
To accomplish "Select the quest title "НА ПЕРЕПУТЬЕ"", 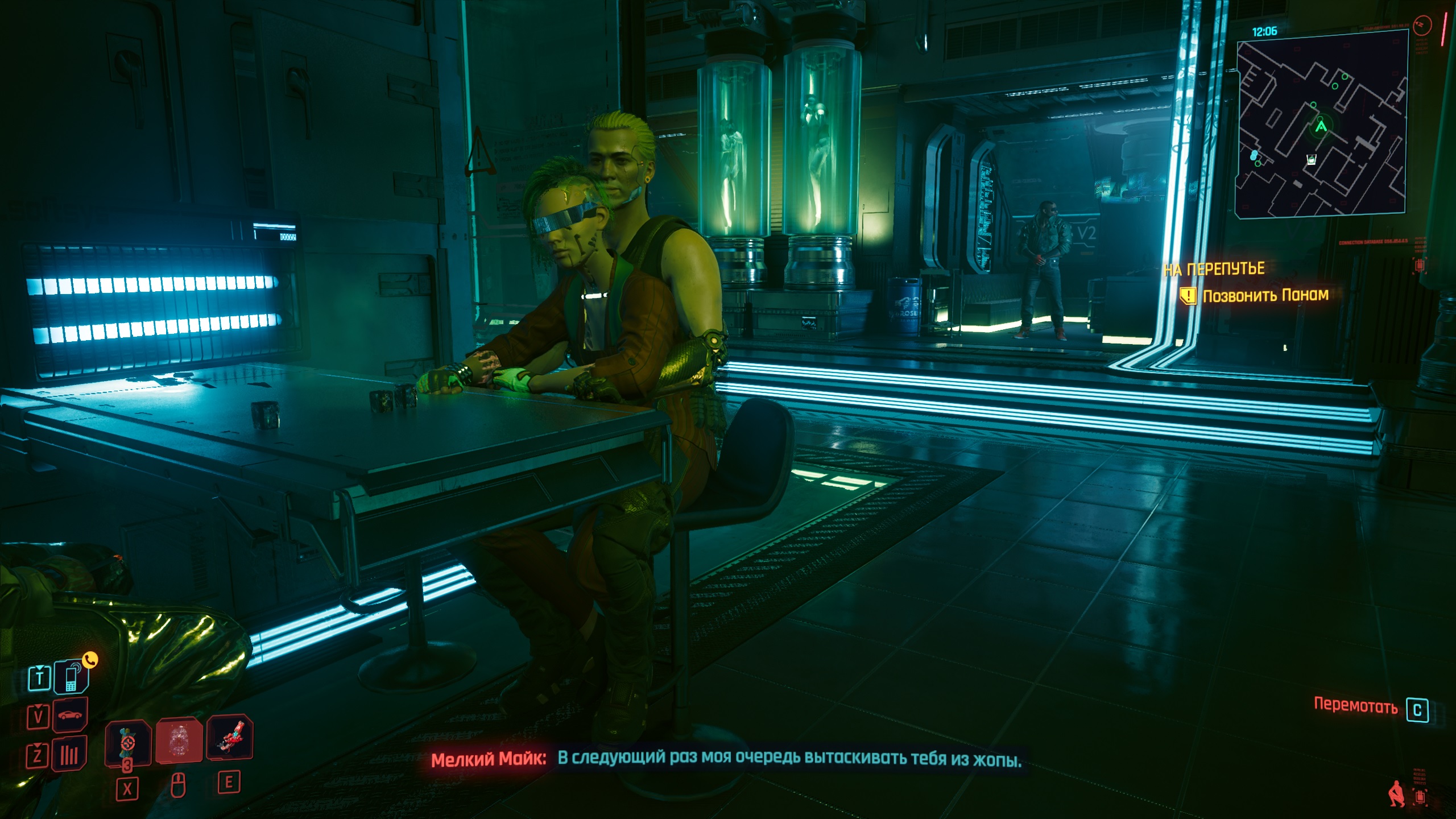I will tap(1214, 269).
